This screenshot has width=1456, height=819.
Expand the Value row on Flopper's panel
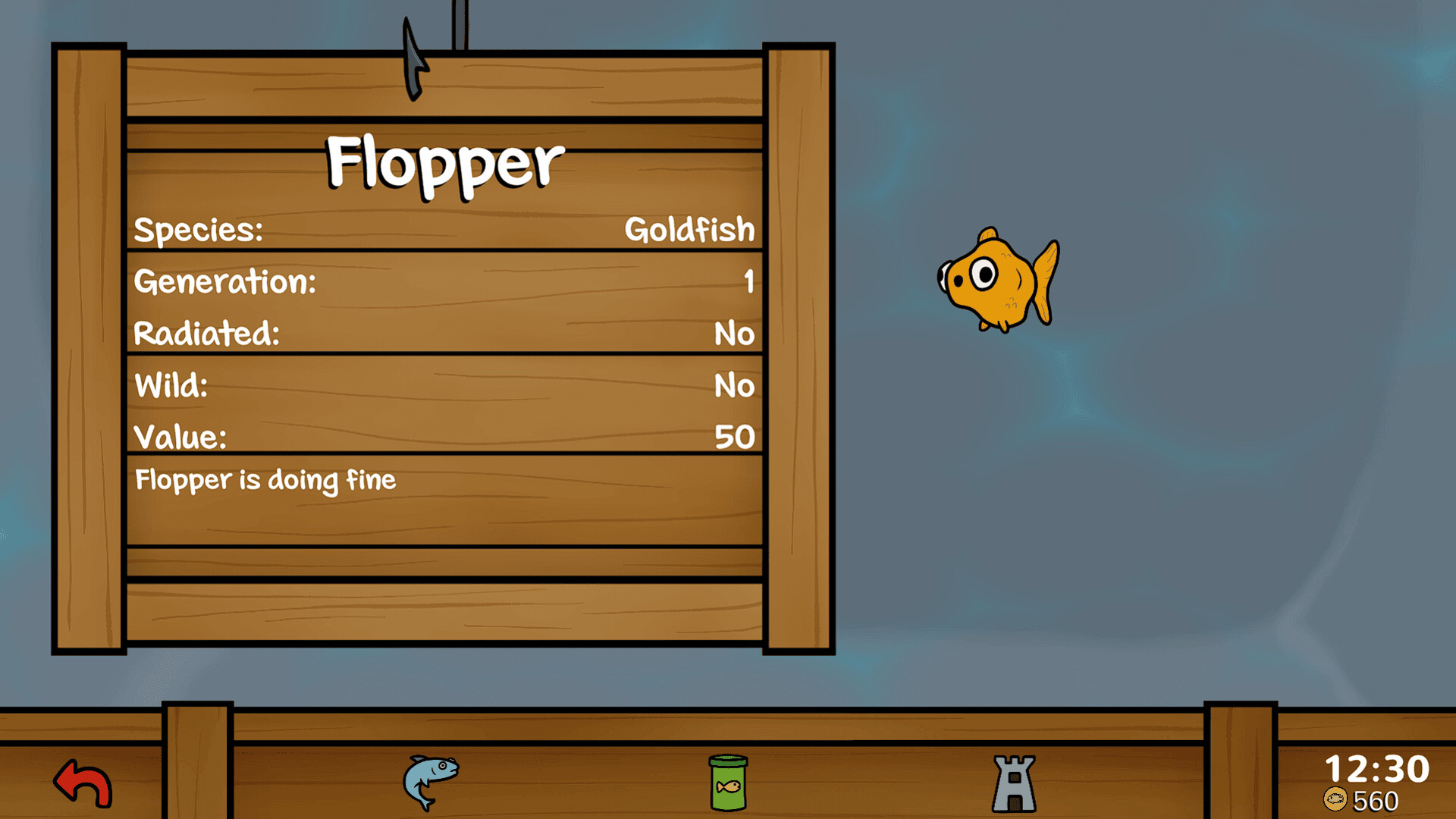444,437
